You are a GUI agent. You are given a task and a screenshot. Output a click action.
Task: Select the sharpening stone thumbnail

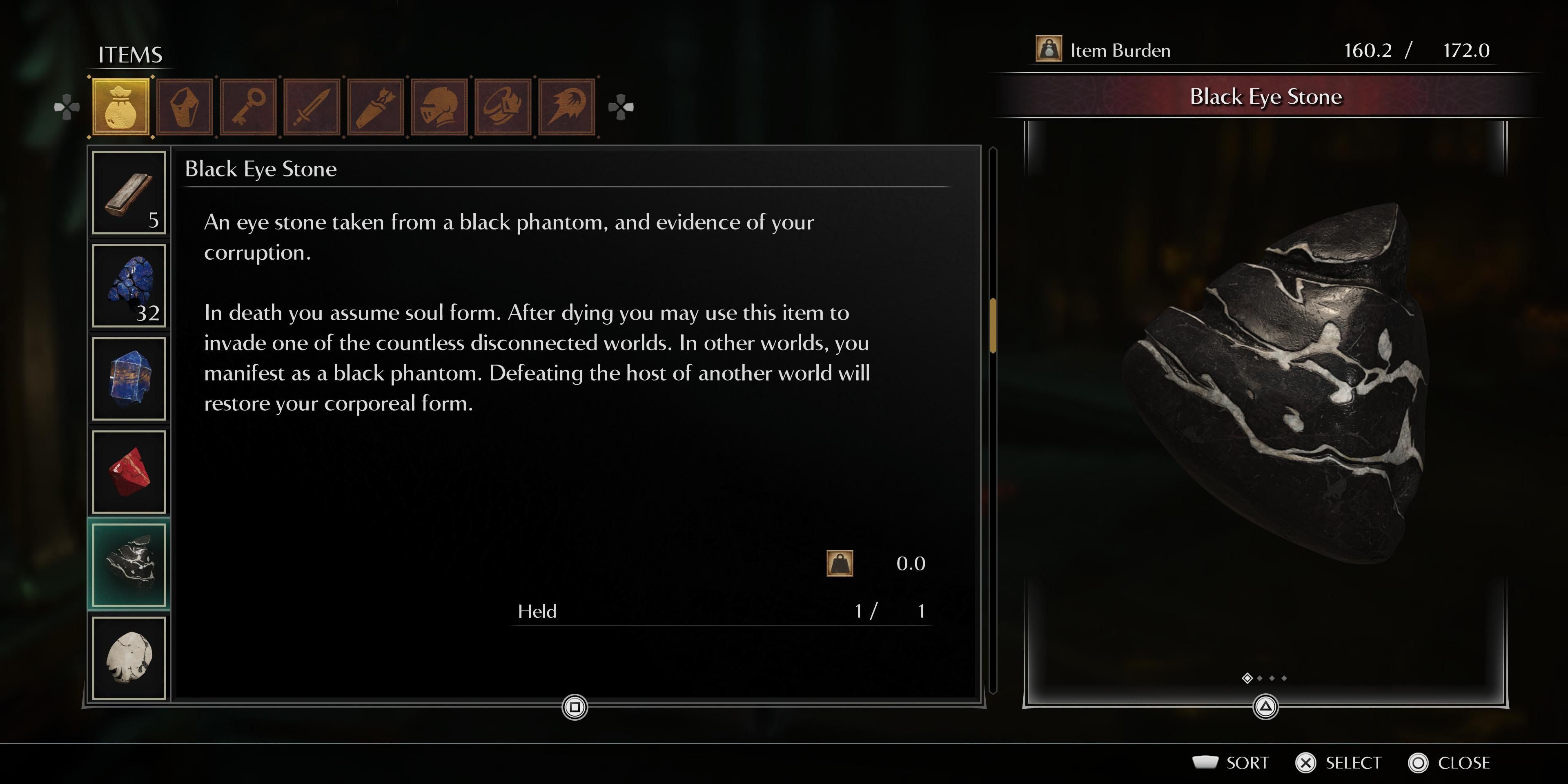coord(128,194)
